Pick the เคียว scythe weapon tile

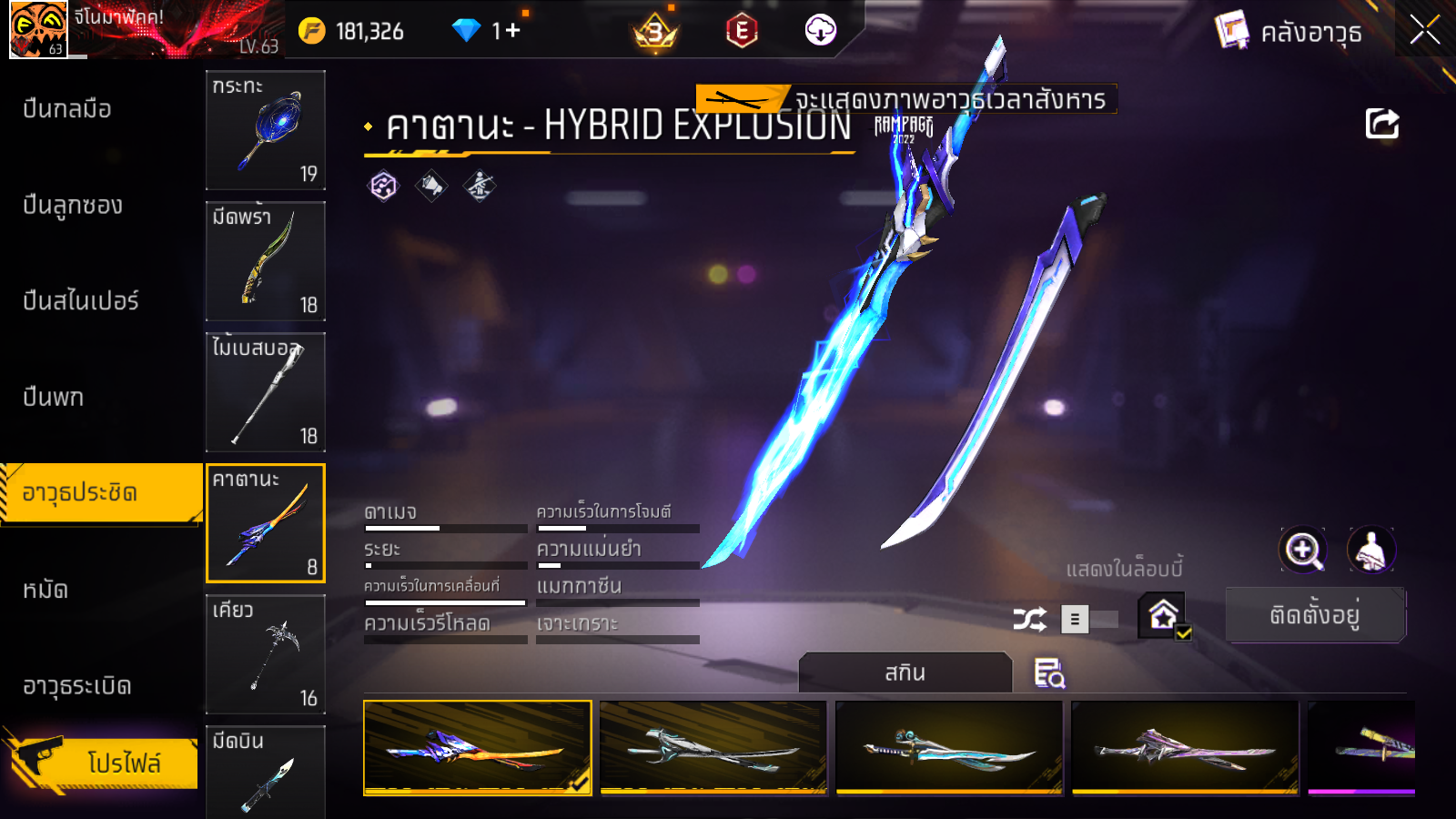pos(266,654)
